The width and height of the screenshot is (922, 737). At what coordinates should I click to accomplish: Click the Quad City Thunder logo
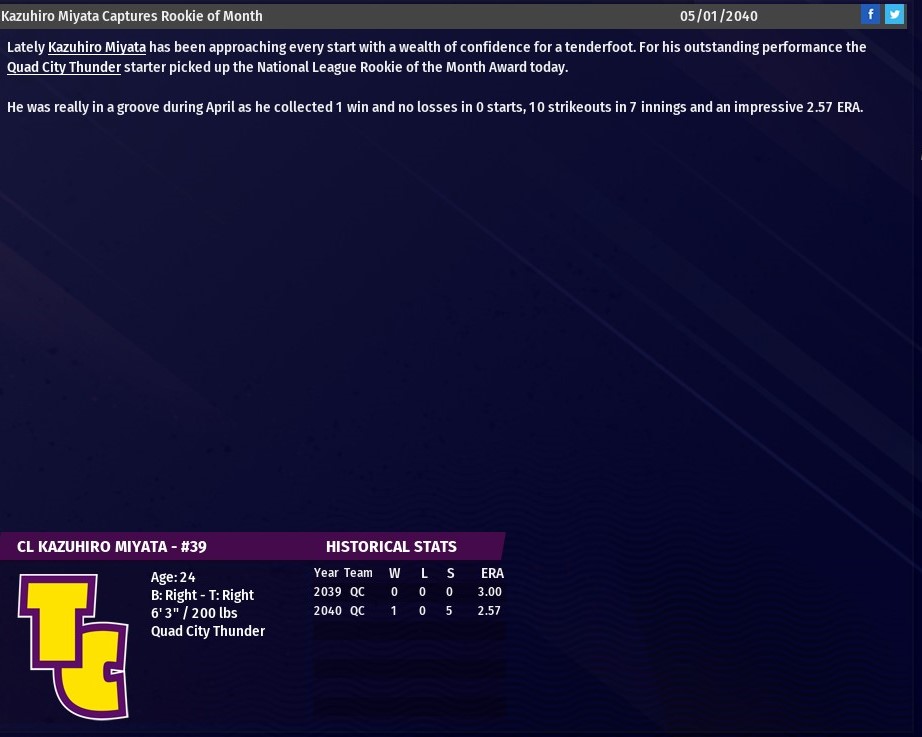(73, 645)
